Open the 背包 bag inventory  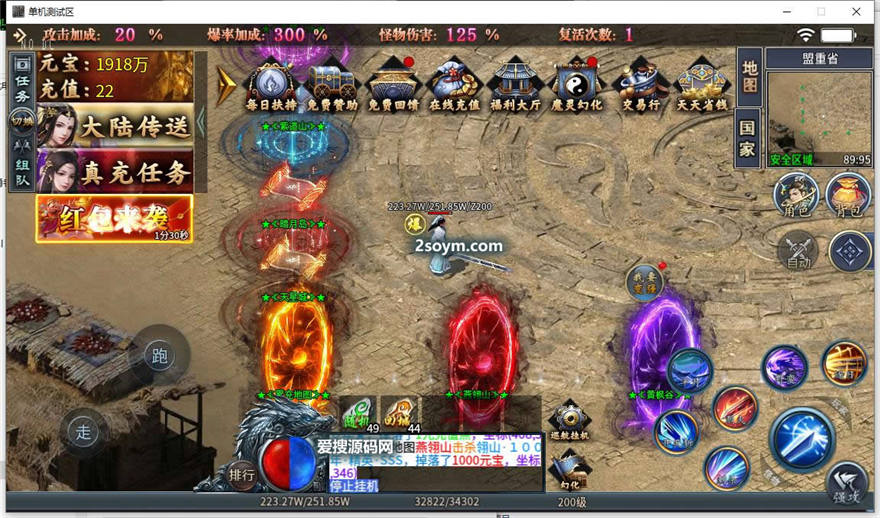(848, 193)
